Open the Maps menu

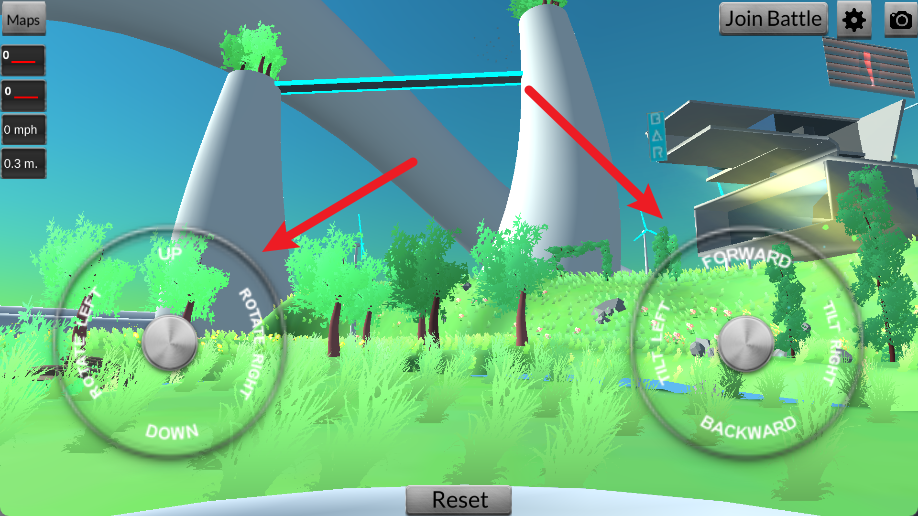pos(23,19)
